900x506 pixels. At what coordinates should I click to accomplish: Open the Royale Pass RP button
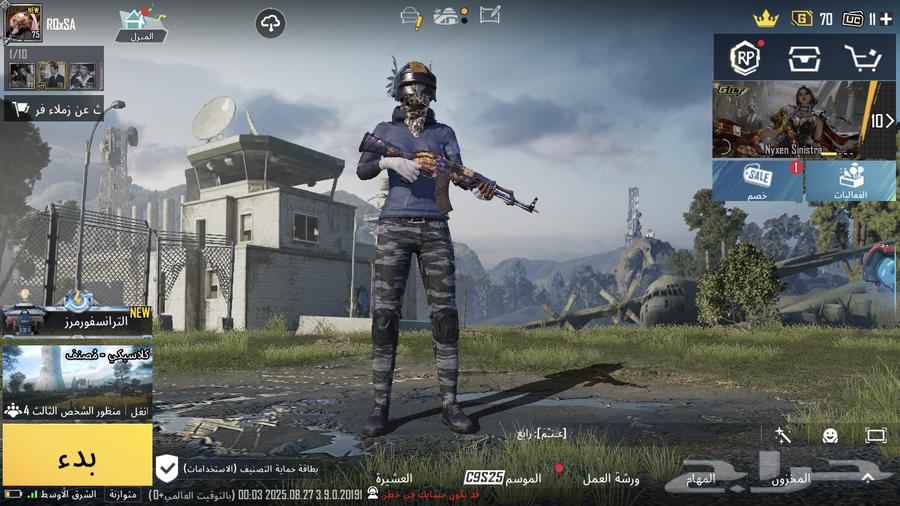tap(743, 58)
